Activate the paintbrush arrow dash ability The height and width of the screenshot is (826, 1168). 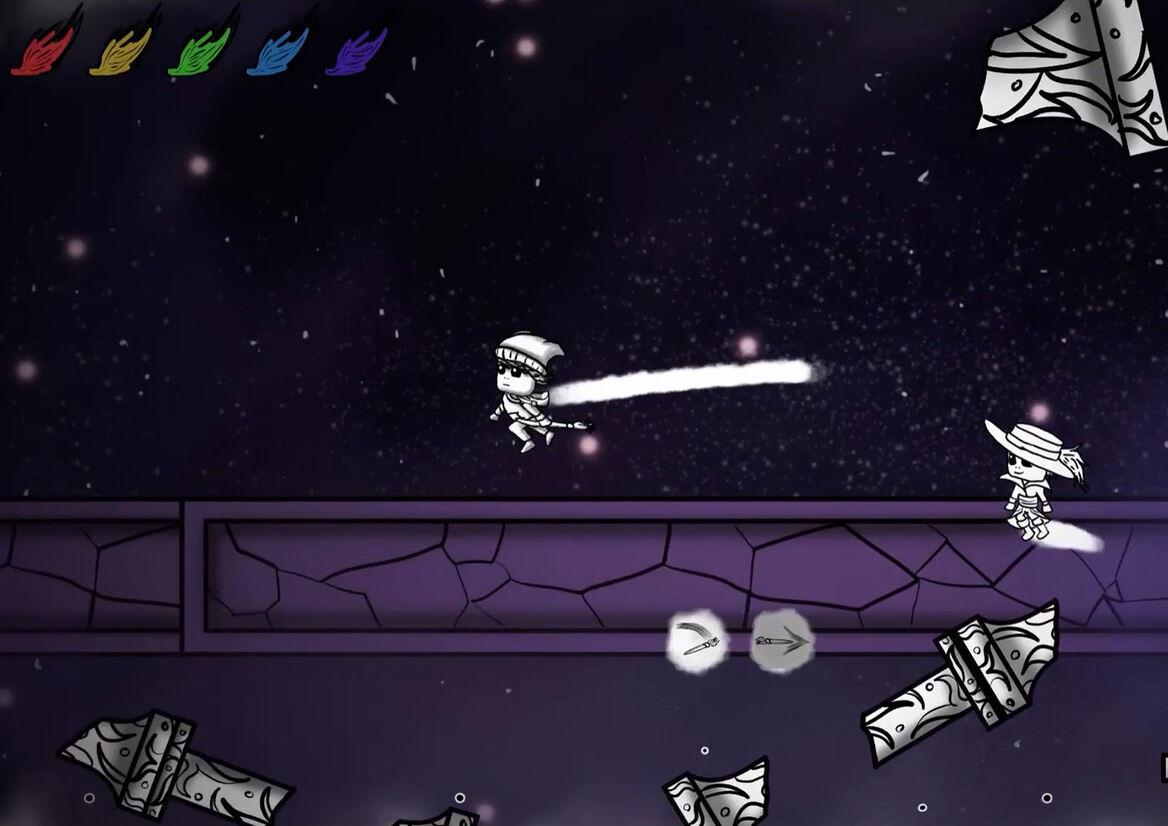(x=781, y=641)
